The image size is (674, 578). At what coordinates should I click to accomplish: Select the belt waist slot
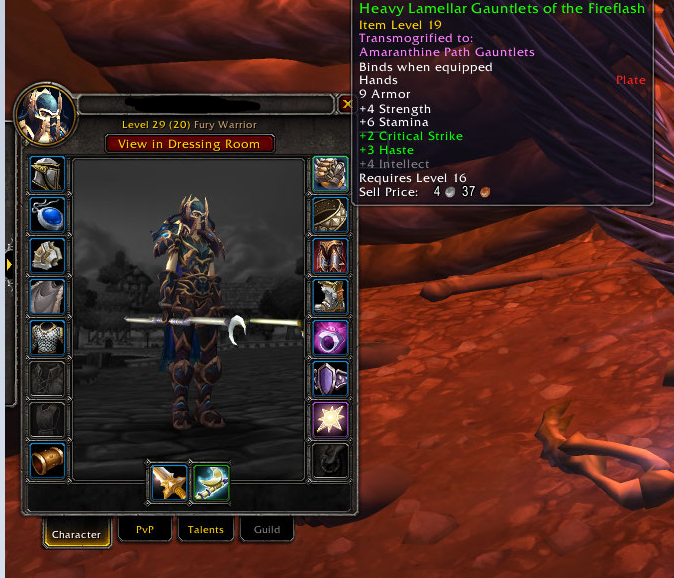coord(330,215)
